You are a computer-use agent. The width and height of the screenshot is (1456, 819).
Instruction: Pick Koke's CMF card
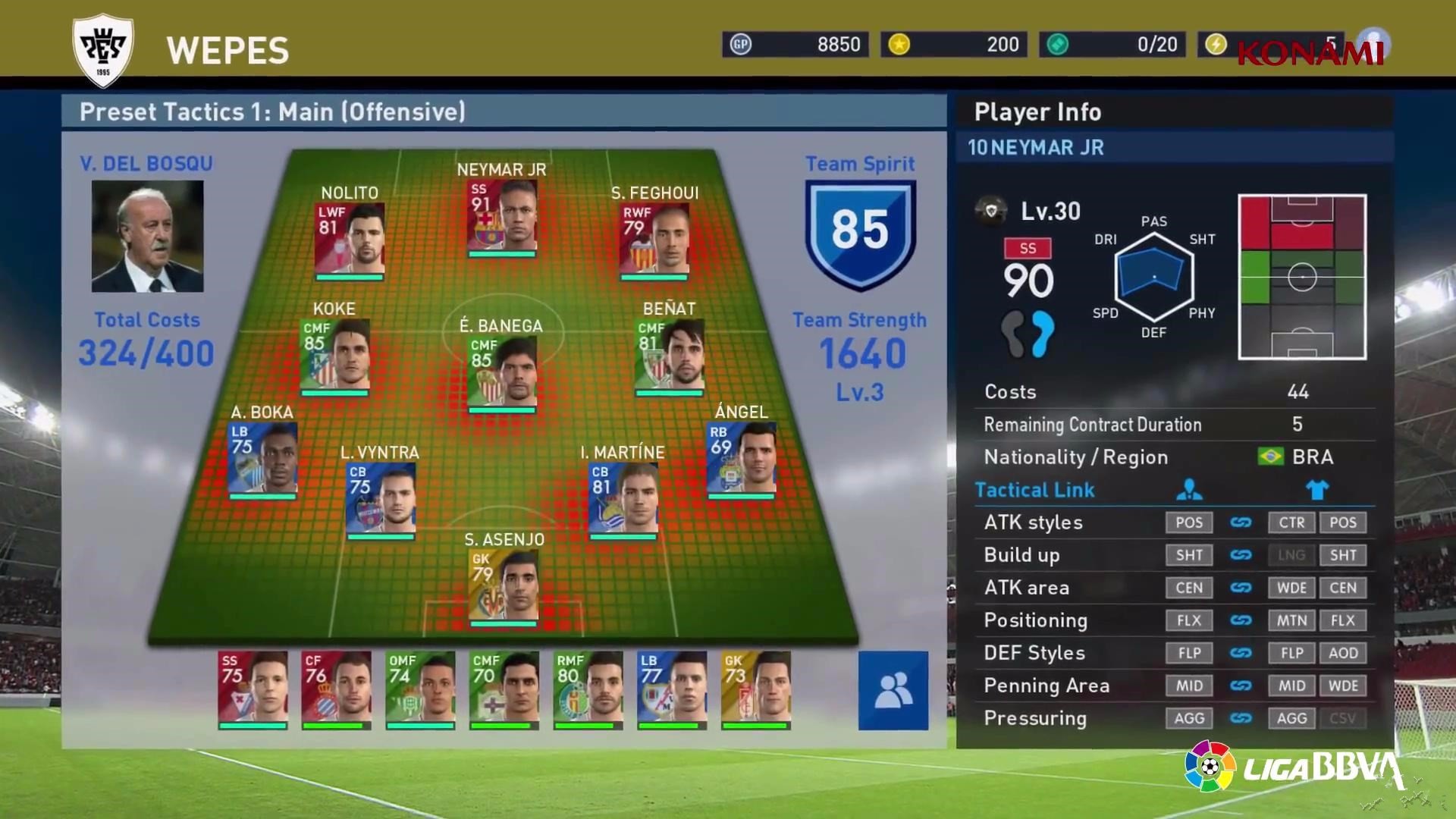point(334,355)
